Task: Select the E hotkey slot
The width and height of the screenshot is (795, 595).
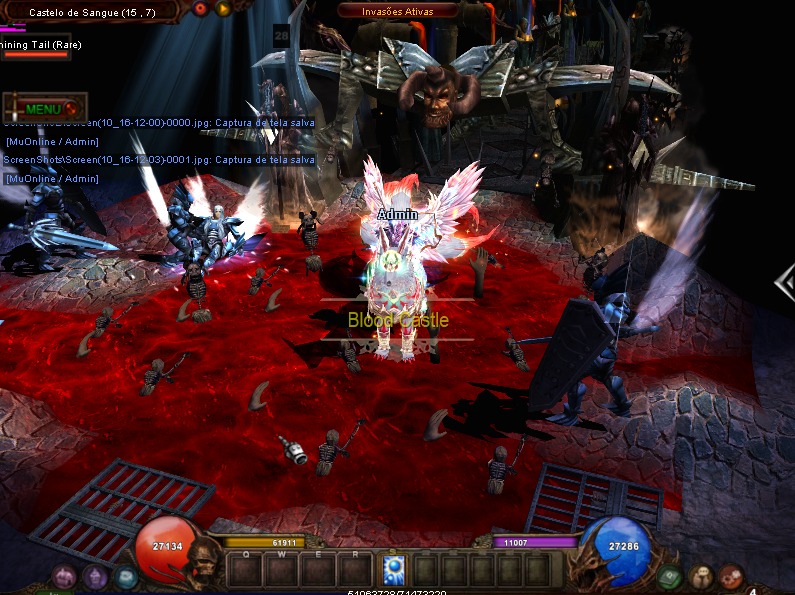Action: pos(319,569)
